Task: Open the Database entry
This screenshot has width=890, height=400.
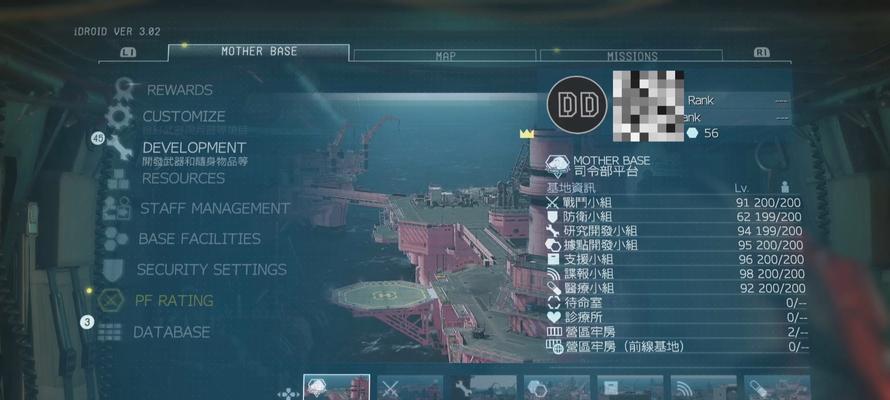Action: click(171, 331)
